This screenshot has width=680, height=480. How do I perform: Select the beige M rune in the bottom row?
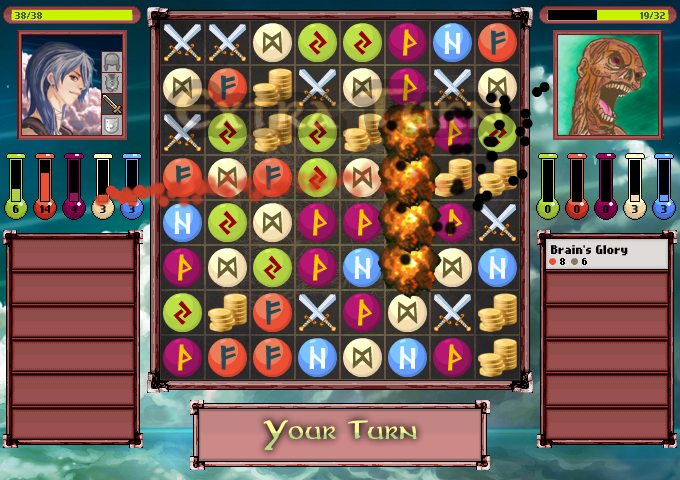[362, 356]
